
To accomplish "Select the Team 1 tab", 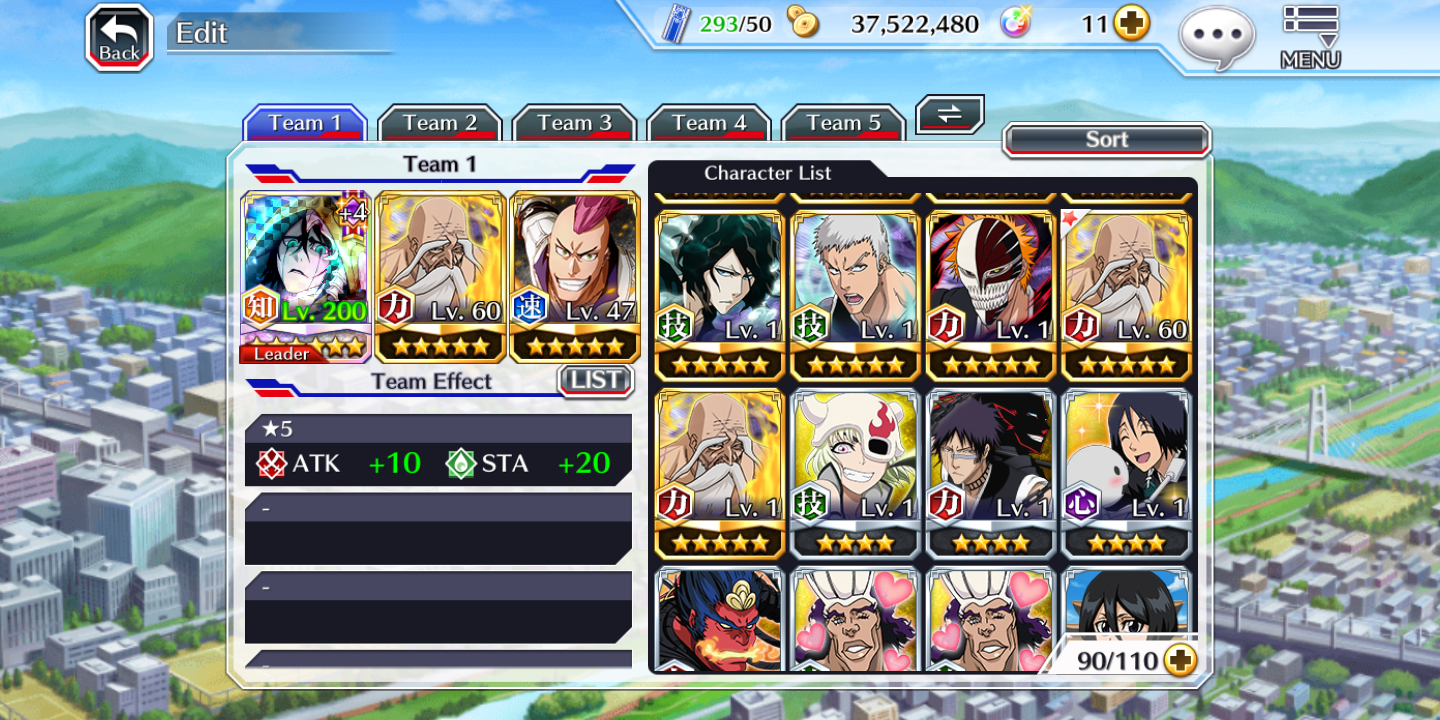I will (305, 123).
